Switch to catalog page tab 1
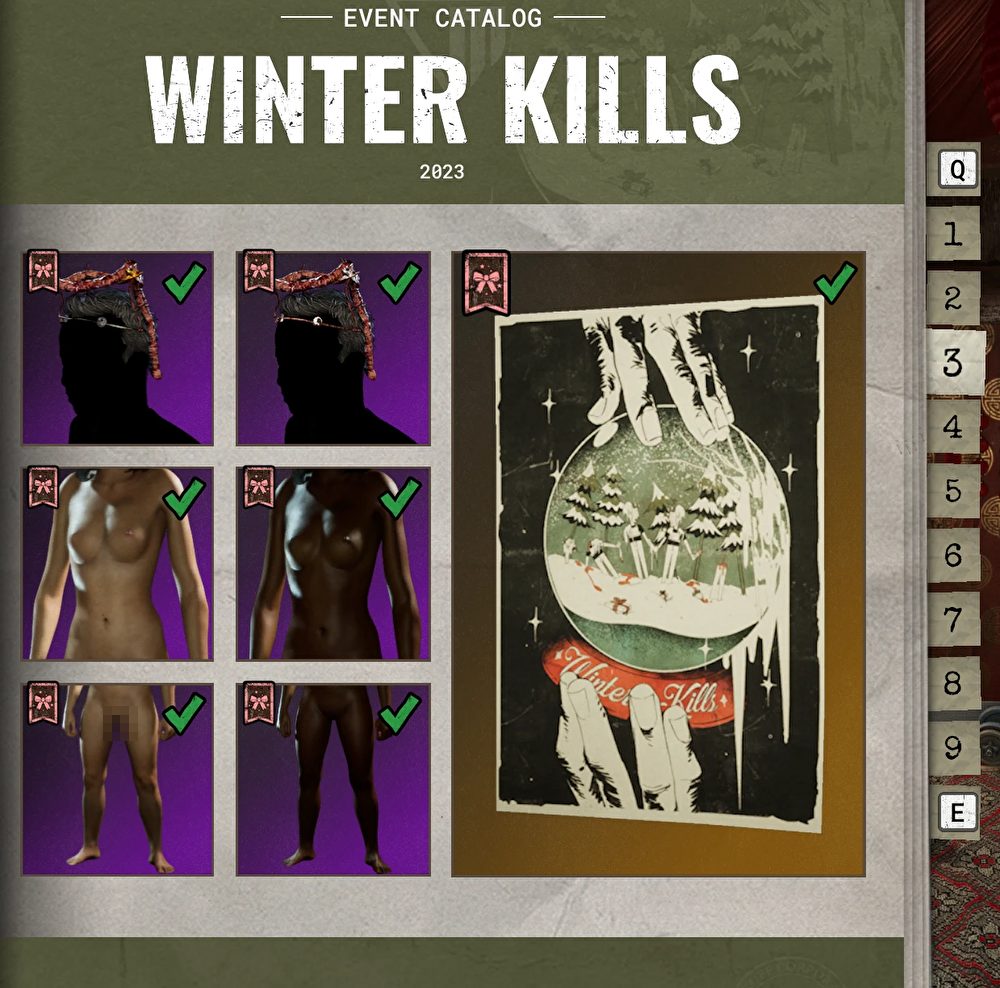 click(x=953, y=235)
